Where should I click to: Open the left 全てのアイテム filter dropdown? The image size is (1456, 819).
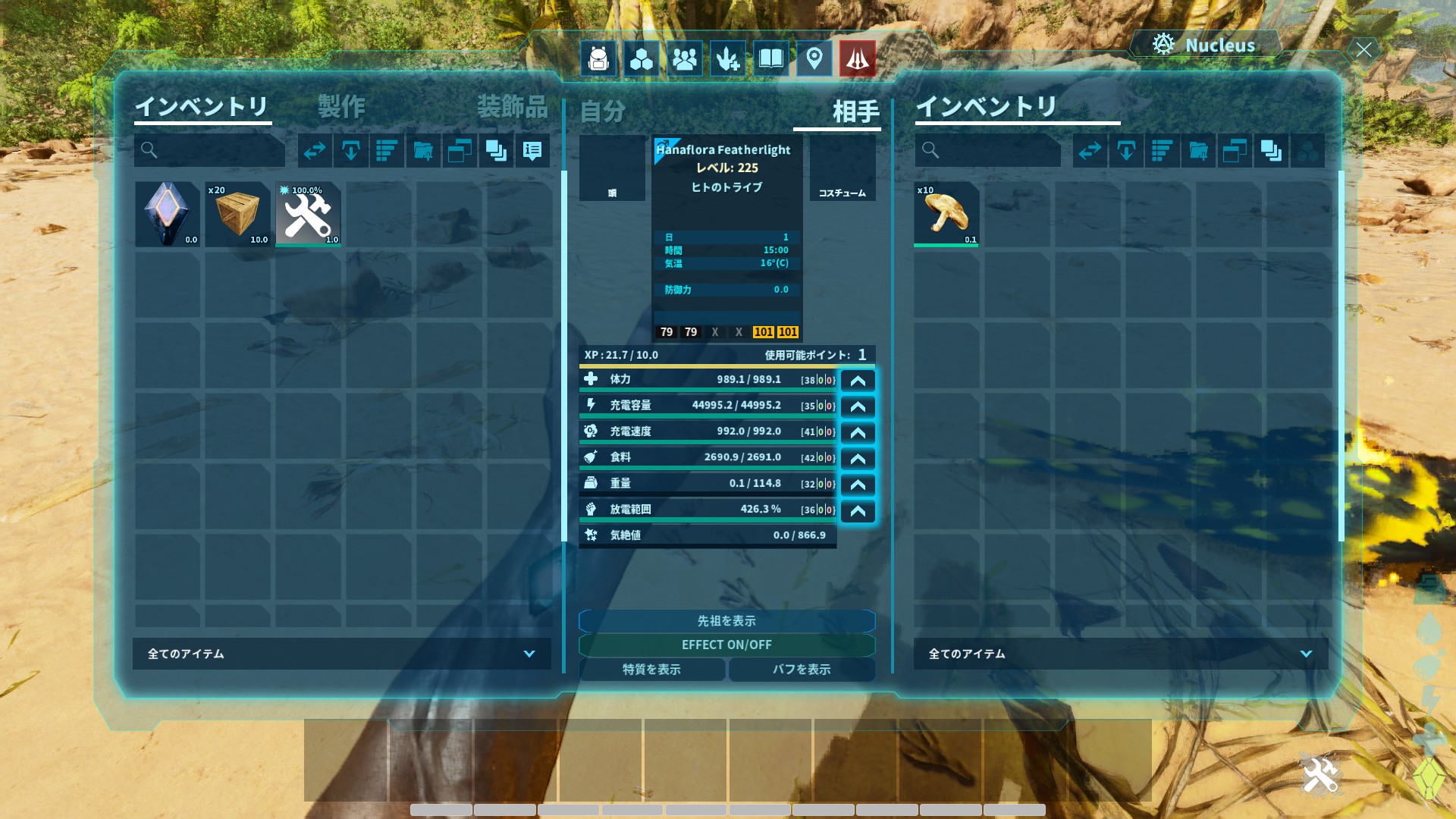[341, 654]
